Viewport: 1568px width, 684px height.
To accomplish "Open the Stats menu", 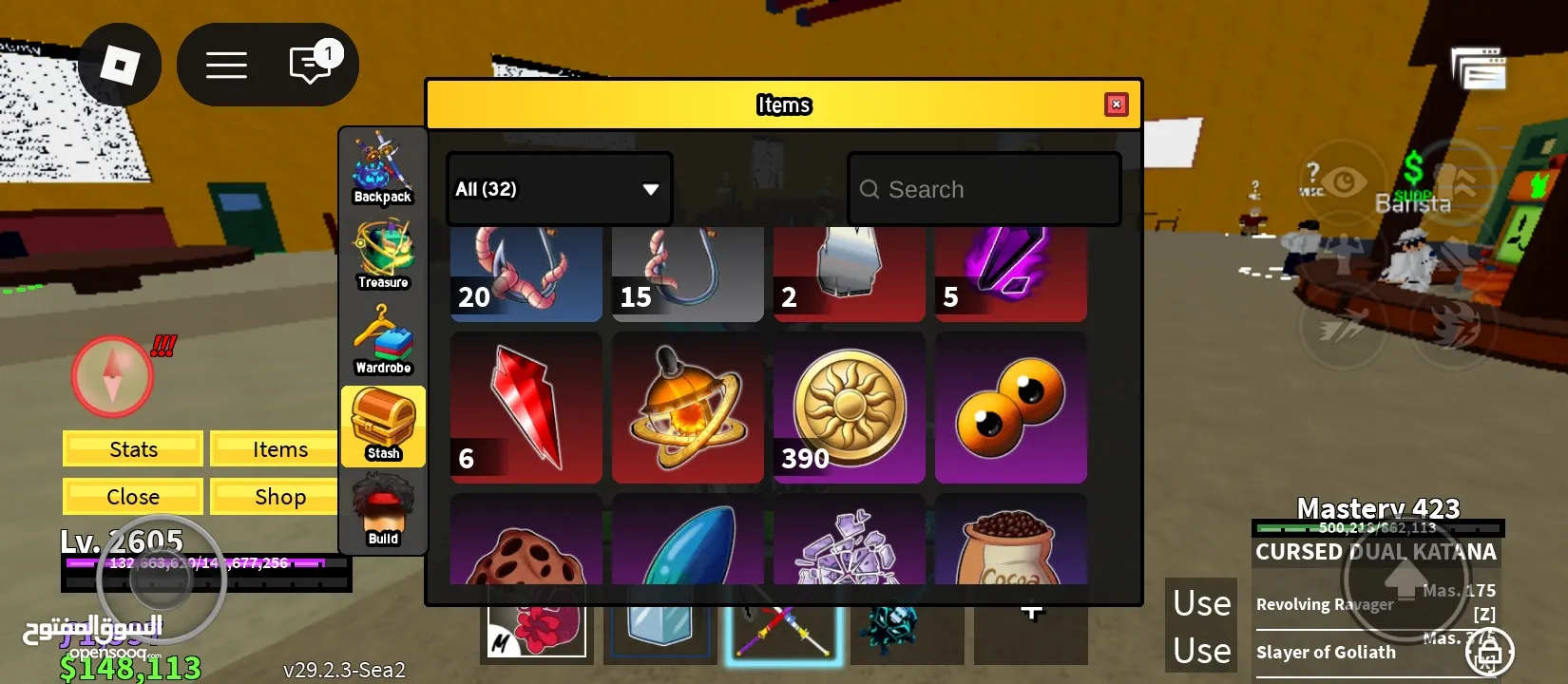I will pyautogui.click(x=133, y=449).
